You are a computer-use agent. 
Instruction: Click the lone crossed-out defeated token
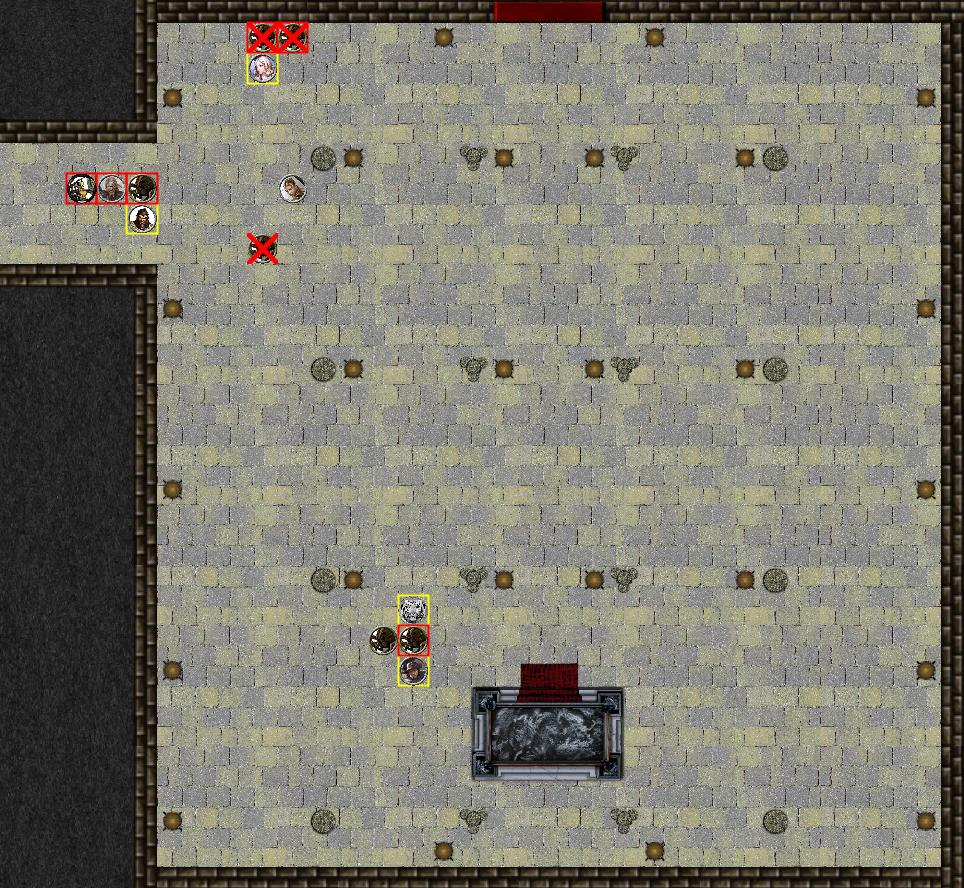(x=263, y=248)
